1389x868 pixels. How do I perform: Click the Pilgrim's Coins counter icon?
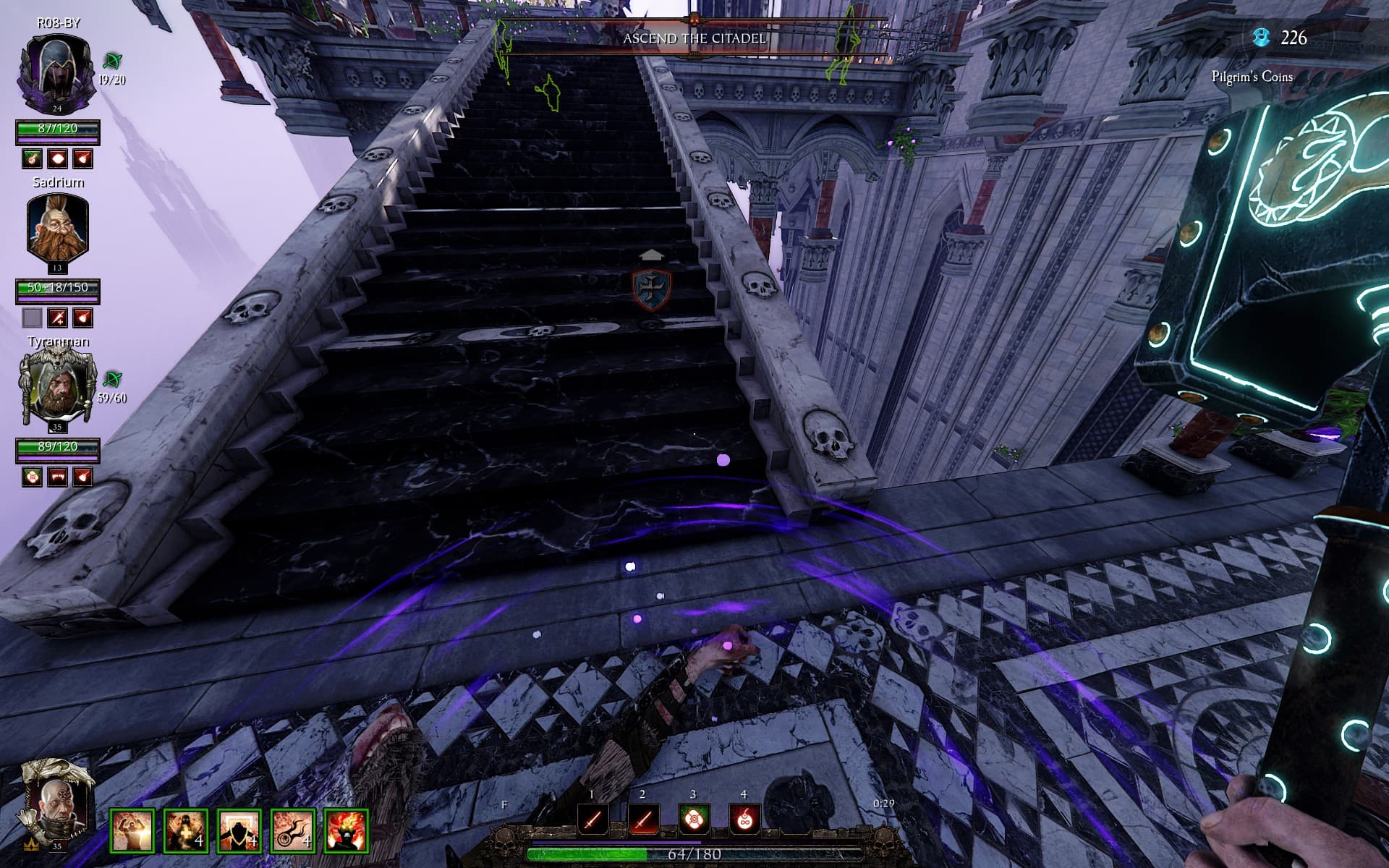(1262, 38)
